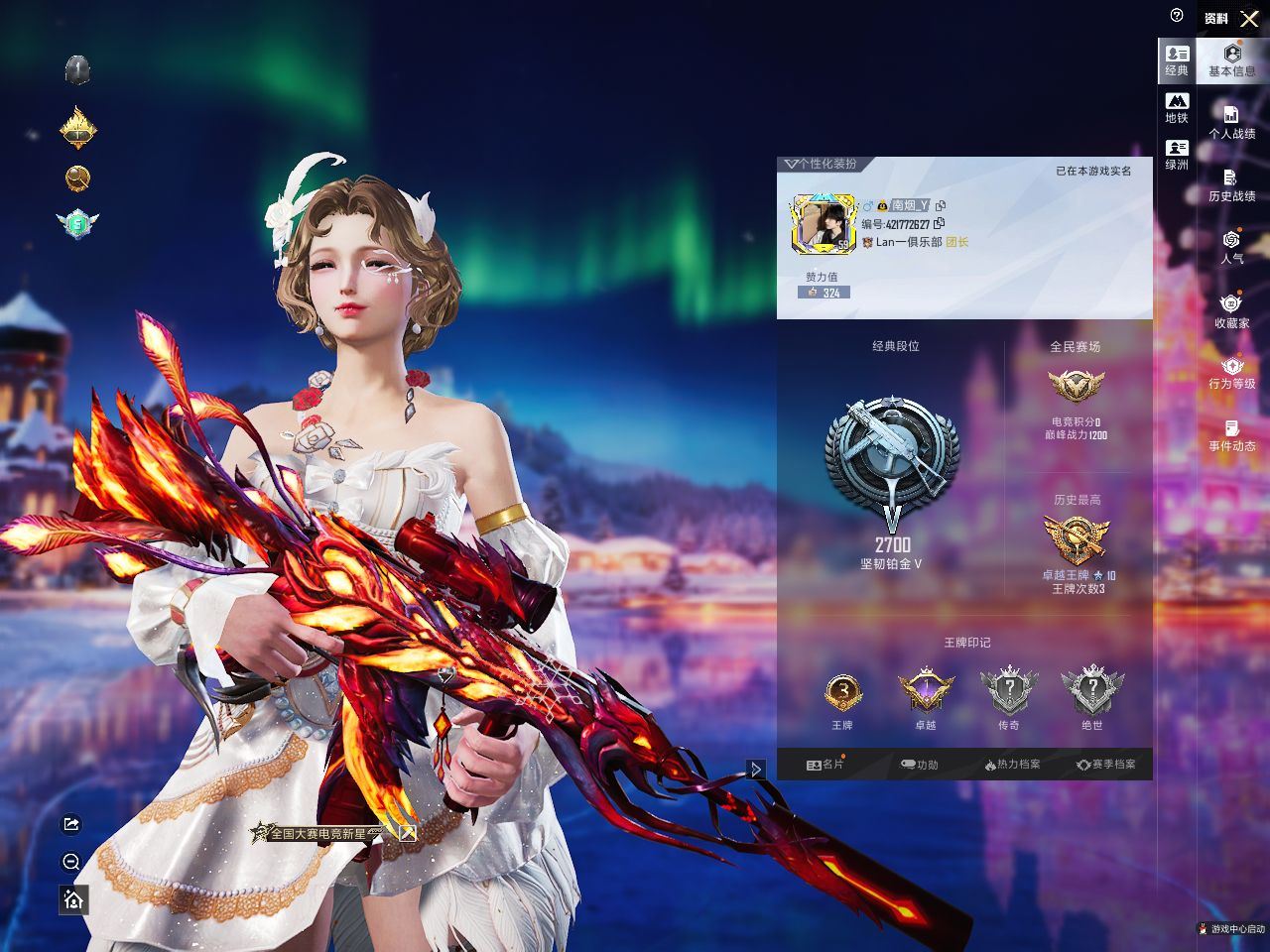Image resolution: width=1270 pixels, height=952 pixels.
Task: Open 个性化装扮 personalization dropdown
Action: coord(820,164)
